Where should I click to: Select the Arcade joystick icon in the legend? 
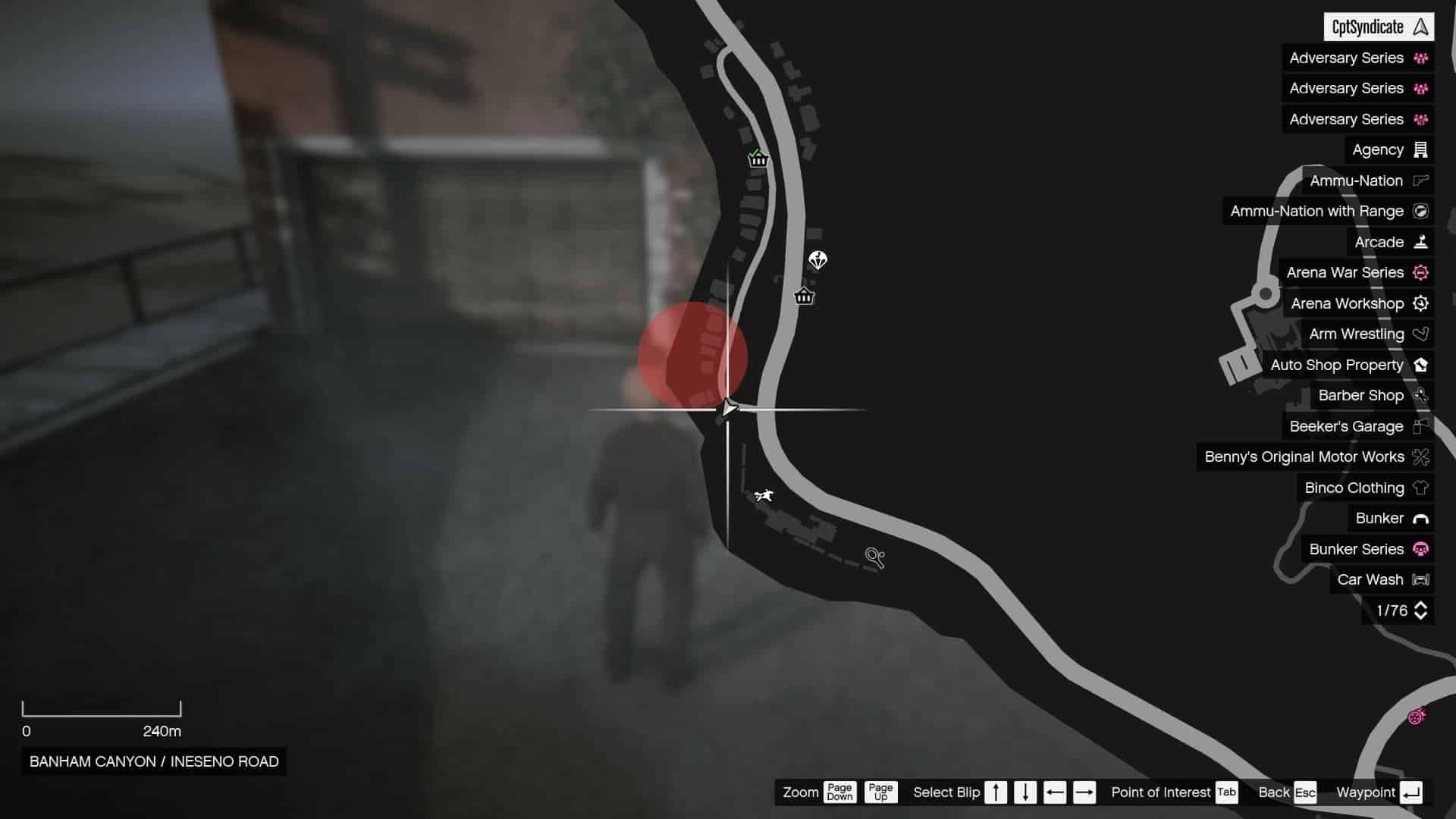1421,241
